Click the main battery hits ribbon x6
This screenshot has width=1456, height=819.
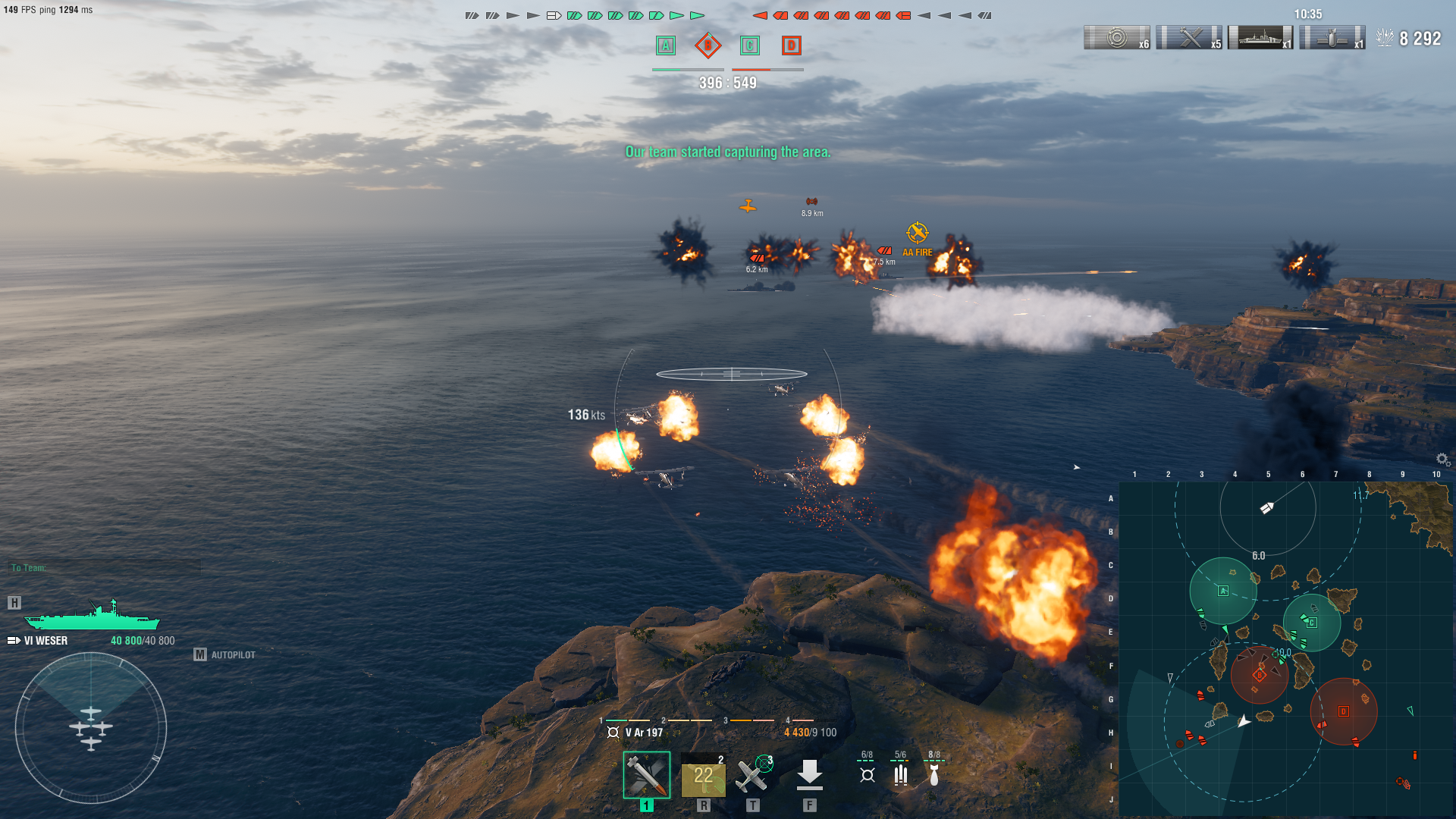coord(1117,38)
